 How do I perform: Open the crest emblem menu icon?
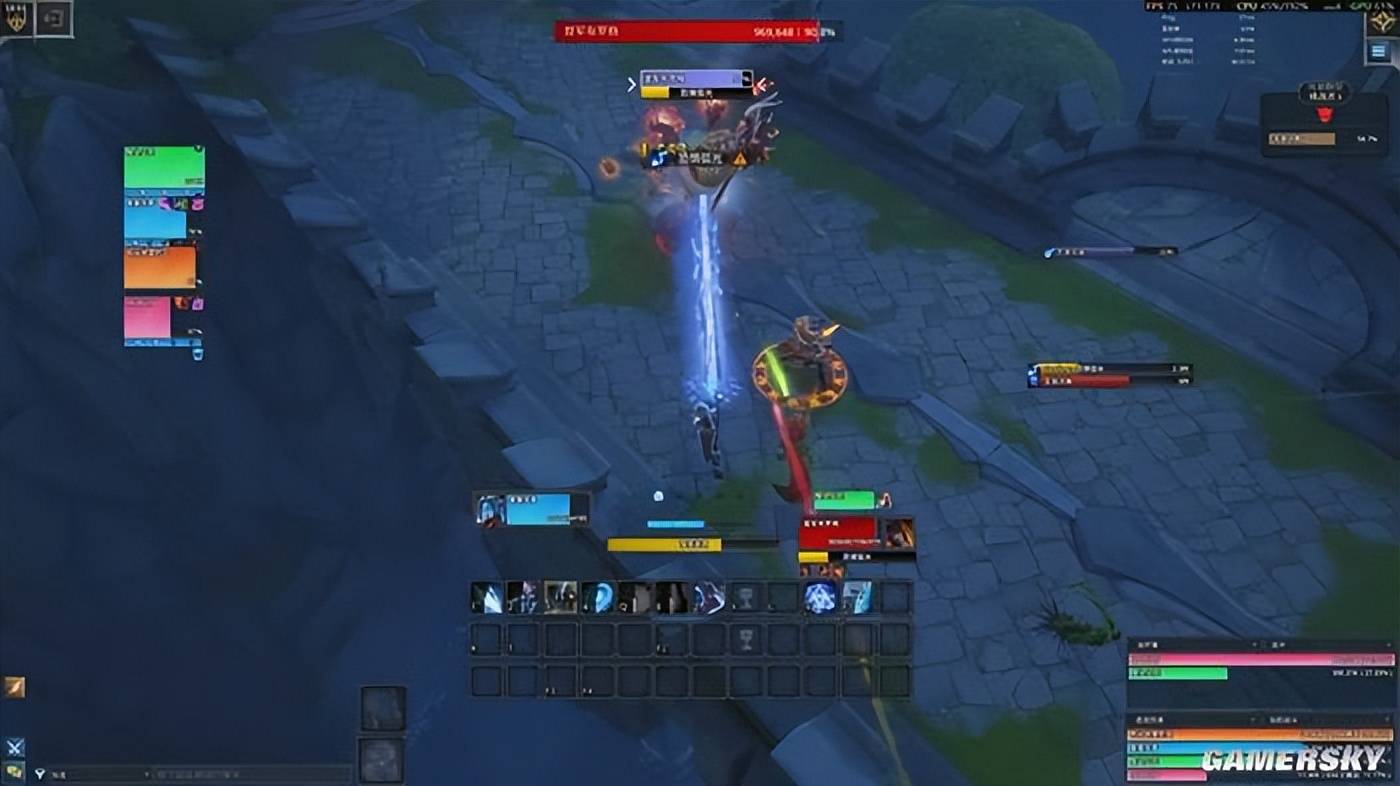tap(16, 17)
